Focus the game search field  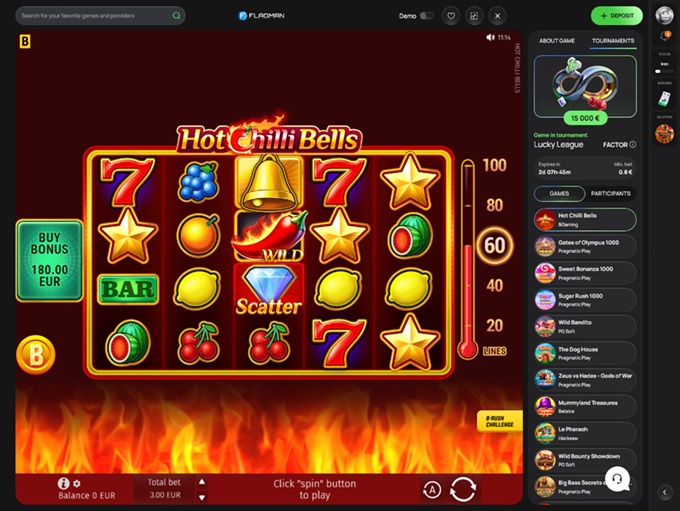(x=95, y=16)
